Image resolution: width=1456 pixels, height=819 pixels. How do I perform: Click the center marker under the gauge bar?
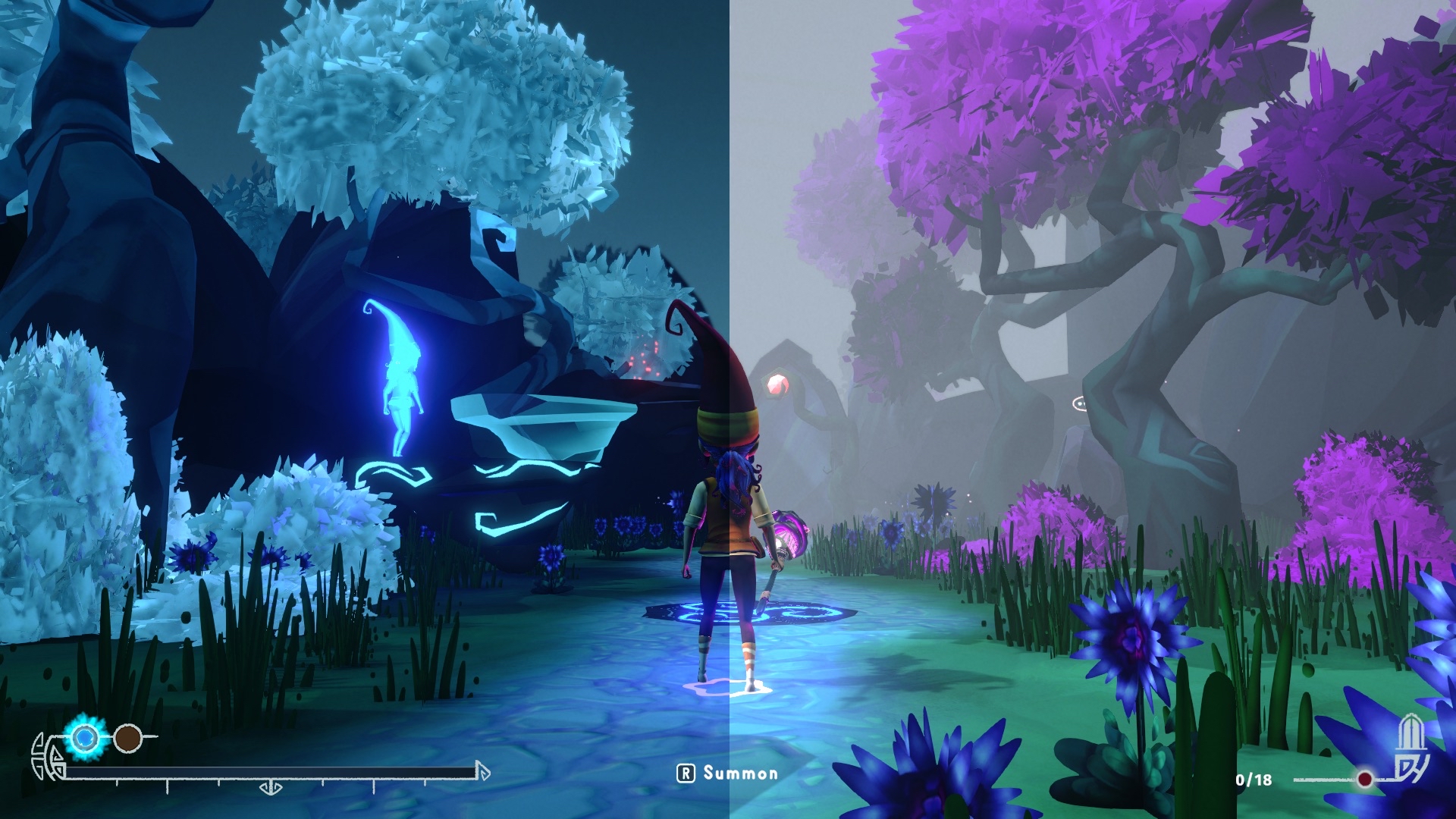[x=270, y=788]
